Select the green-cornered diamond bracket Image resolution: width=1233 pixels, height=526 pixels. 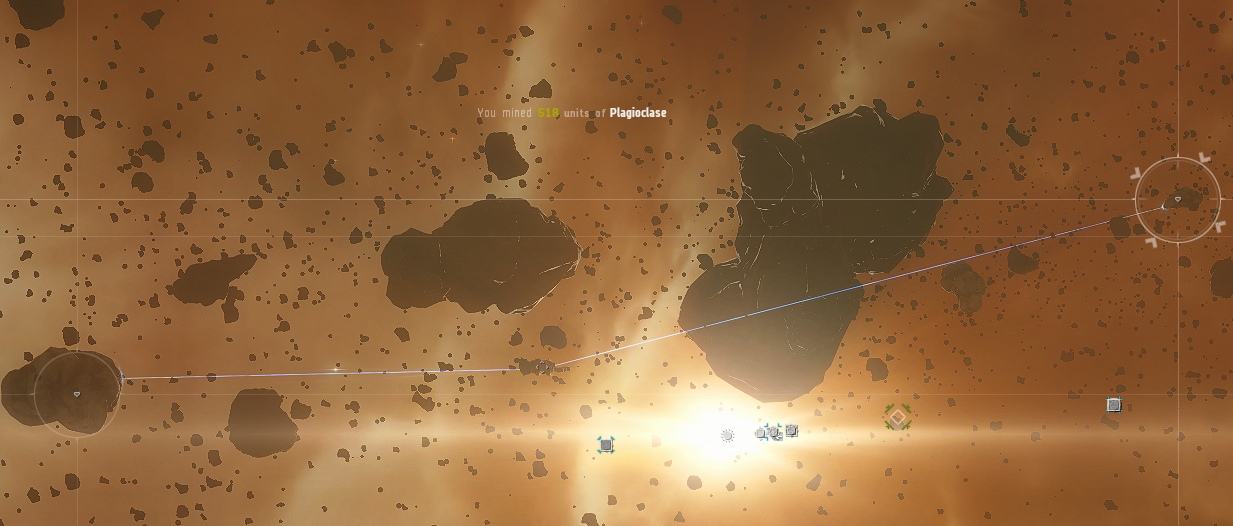897,417
